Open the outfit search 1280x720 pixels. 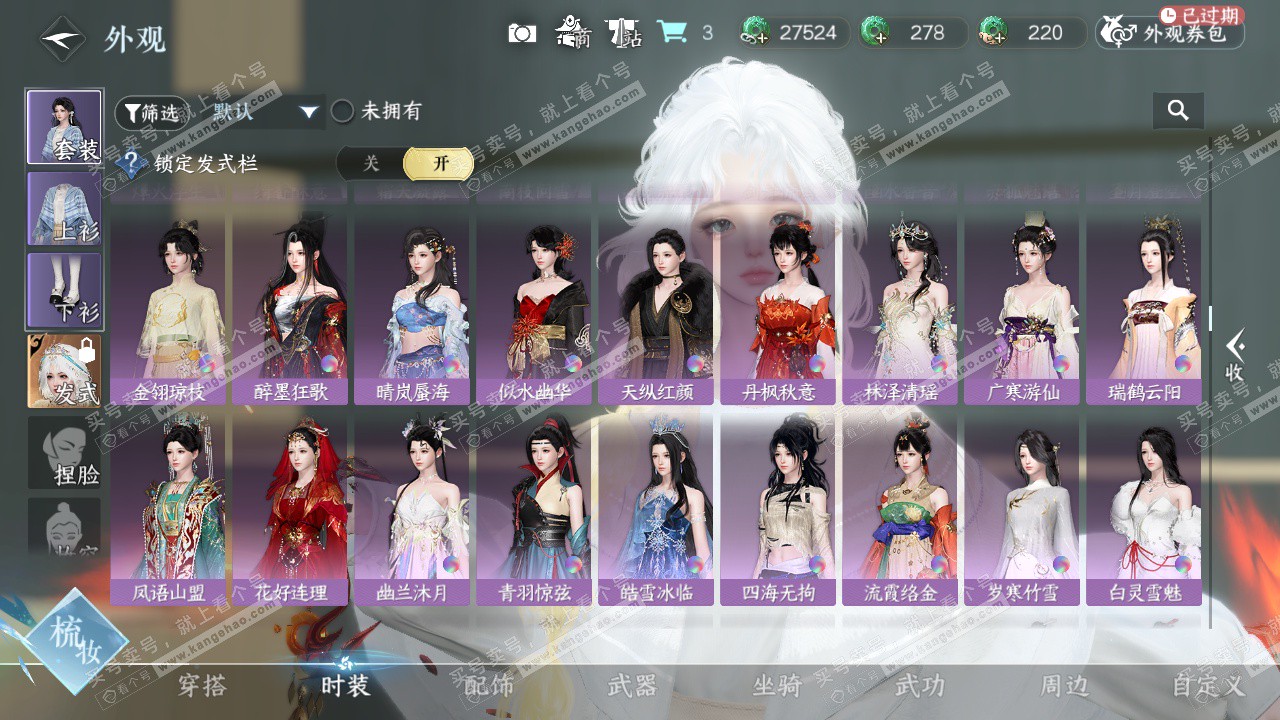(1178, 111)
